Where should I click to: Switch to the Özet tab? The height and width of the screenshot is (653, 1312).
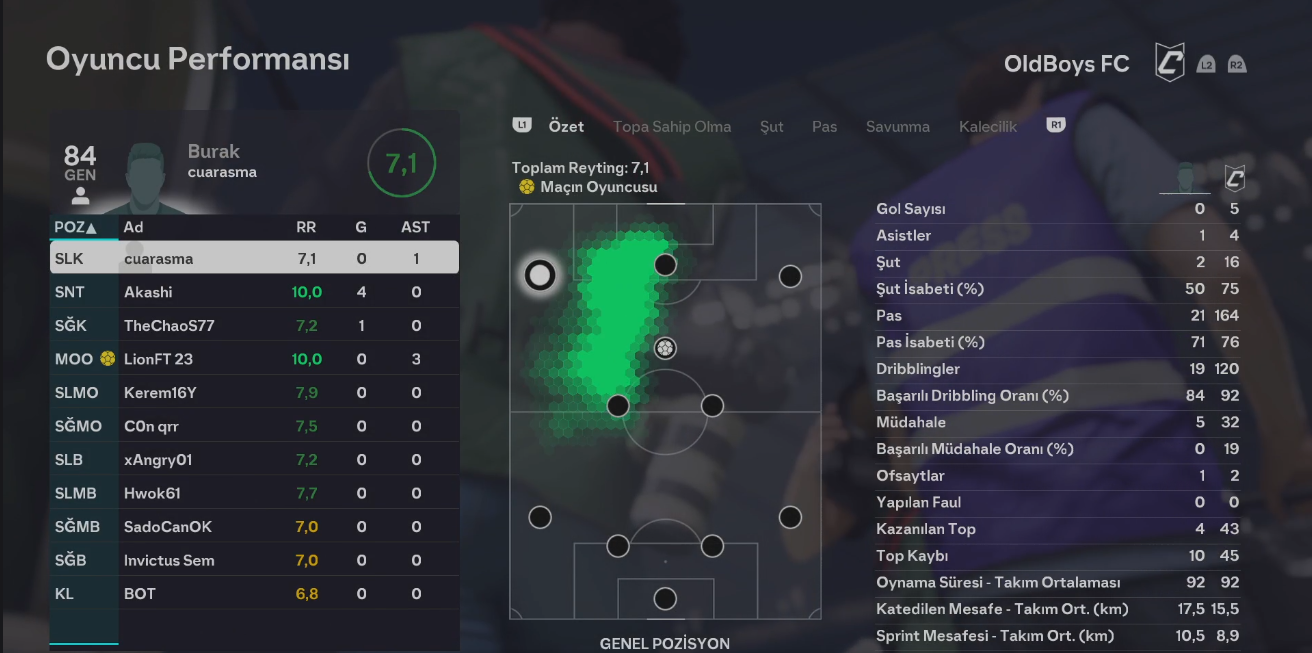[x=566, y=127]
